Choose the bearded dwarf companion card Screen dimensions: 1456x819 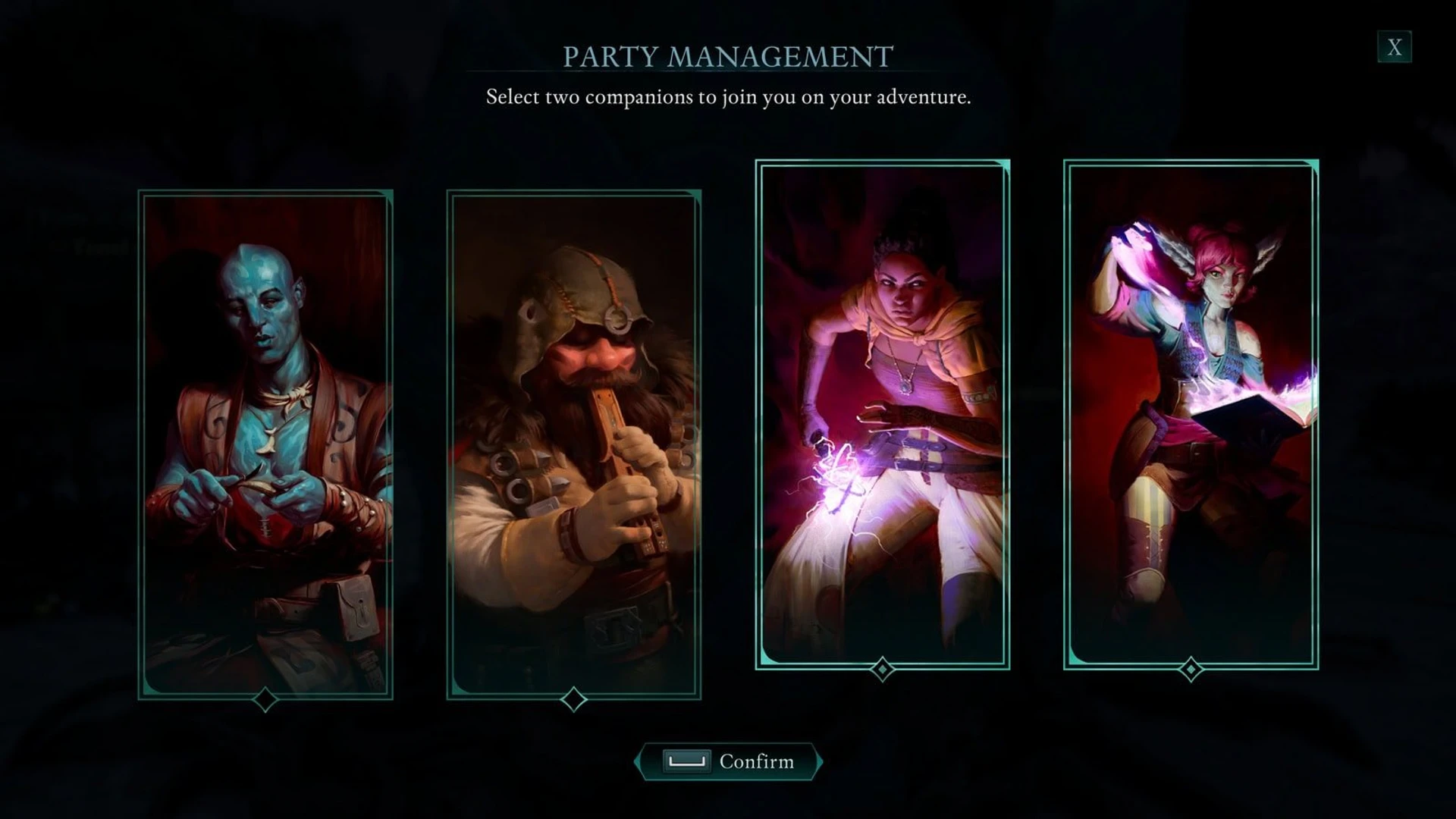click(x=574, y=444)
